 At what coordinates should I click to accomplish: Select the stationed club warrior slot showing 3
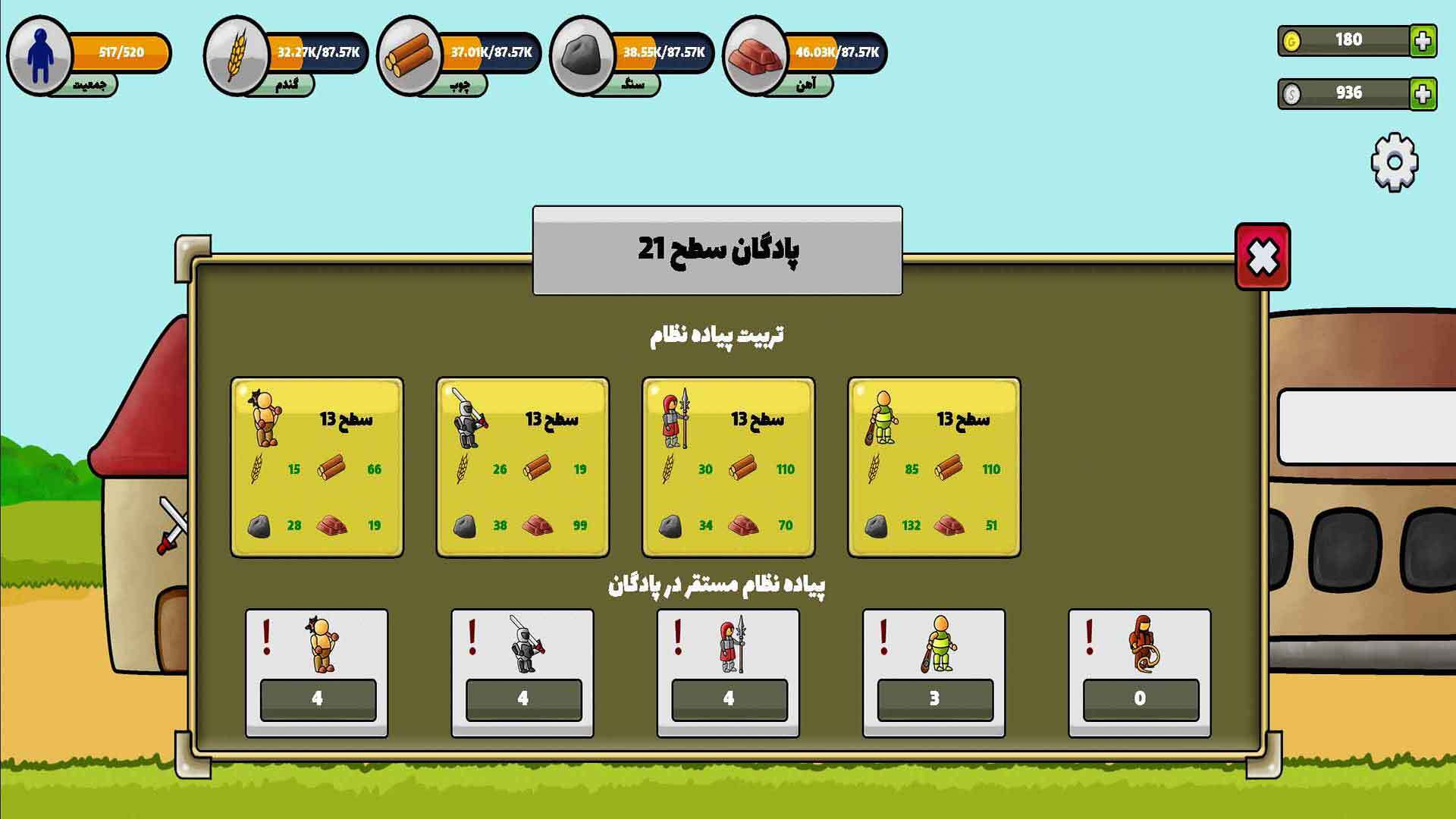click(x=934, y=673)
